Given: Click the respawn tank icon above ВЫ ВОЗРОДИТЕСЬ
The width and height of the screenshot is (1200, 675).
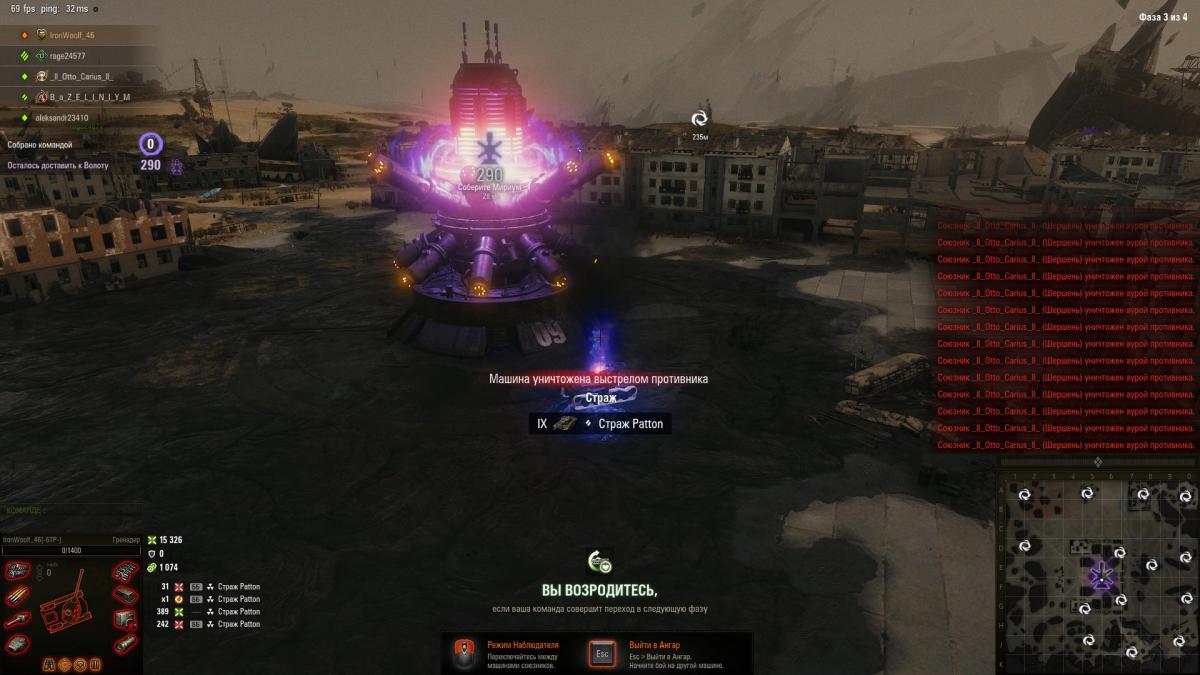Looking at the screenshot, I should click(x=599, y=563).
